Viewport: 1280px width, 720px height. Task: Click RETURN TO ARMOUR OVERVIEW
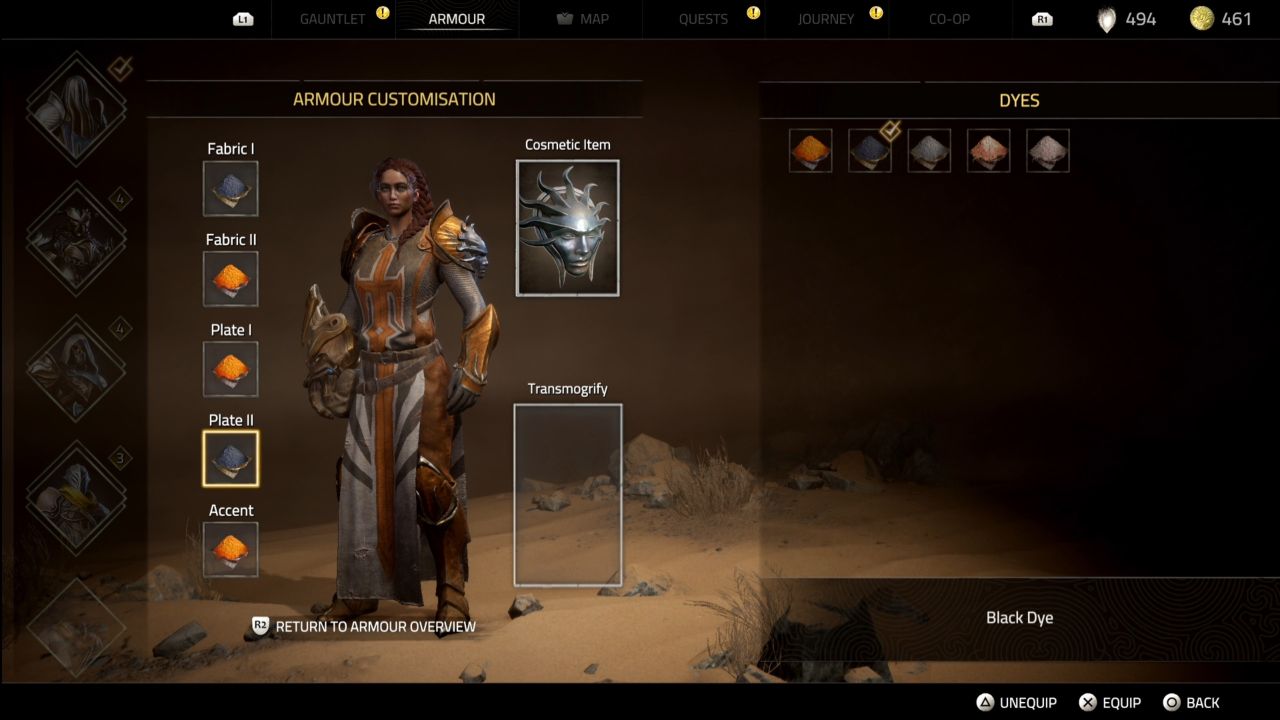coord(377,626)
